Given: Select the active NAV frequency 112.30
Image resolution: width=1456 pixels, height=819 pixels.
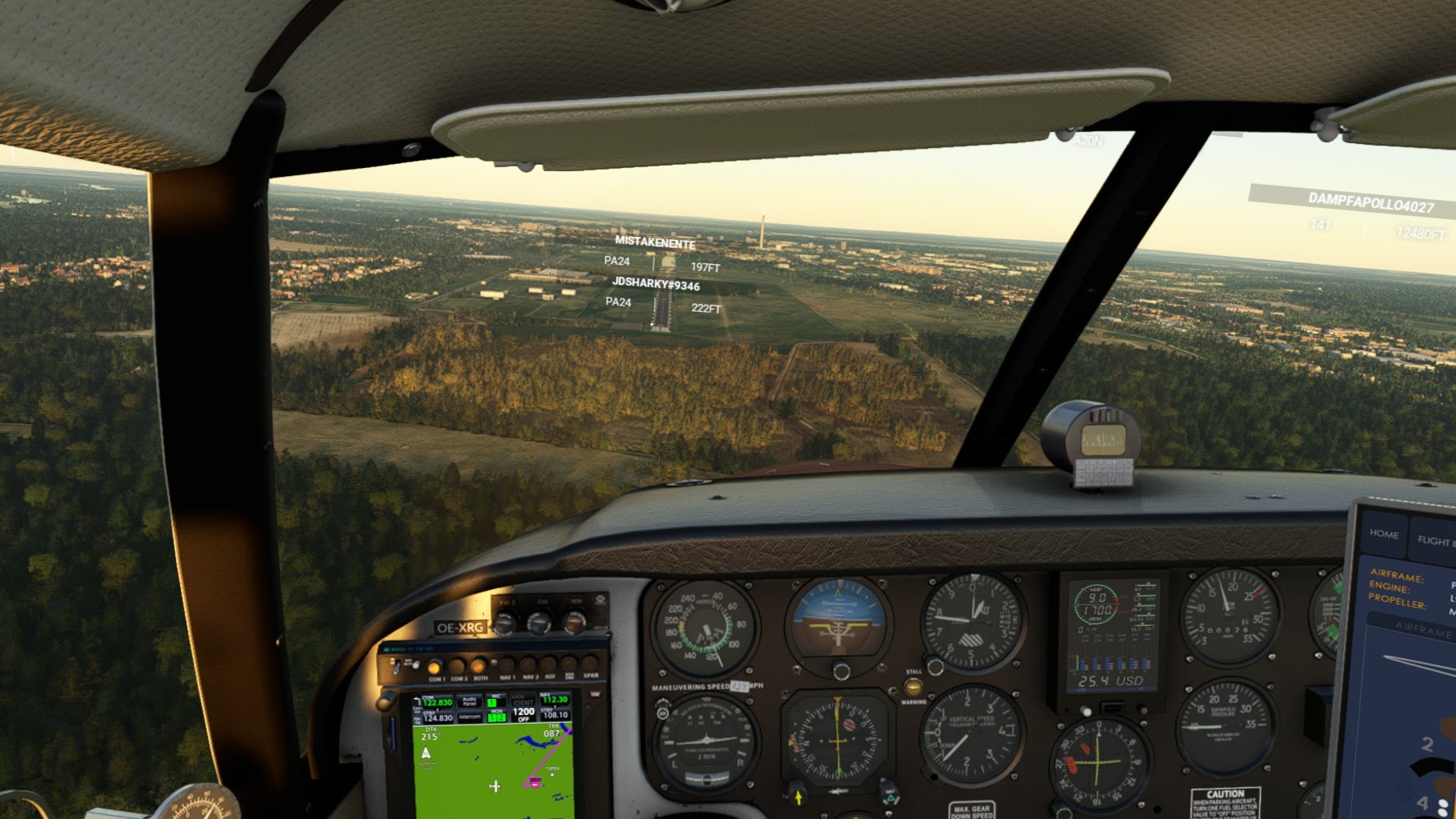Looking at the screenshot, I should 554,699.
